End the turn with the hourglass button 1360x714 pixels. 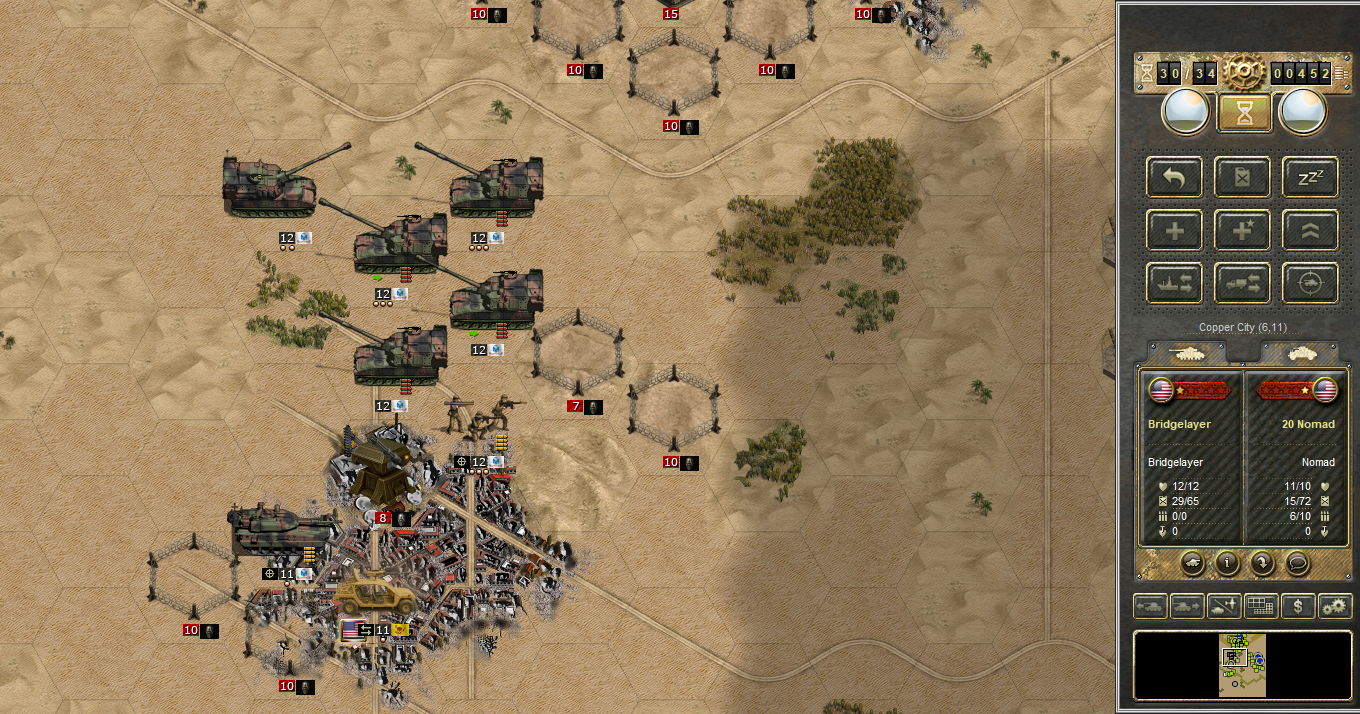pyautogui.click(x=1243, y=113)
